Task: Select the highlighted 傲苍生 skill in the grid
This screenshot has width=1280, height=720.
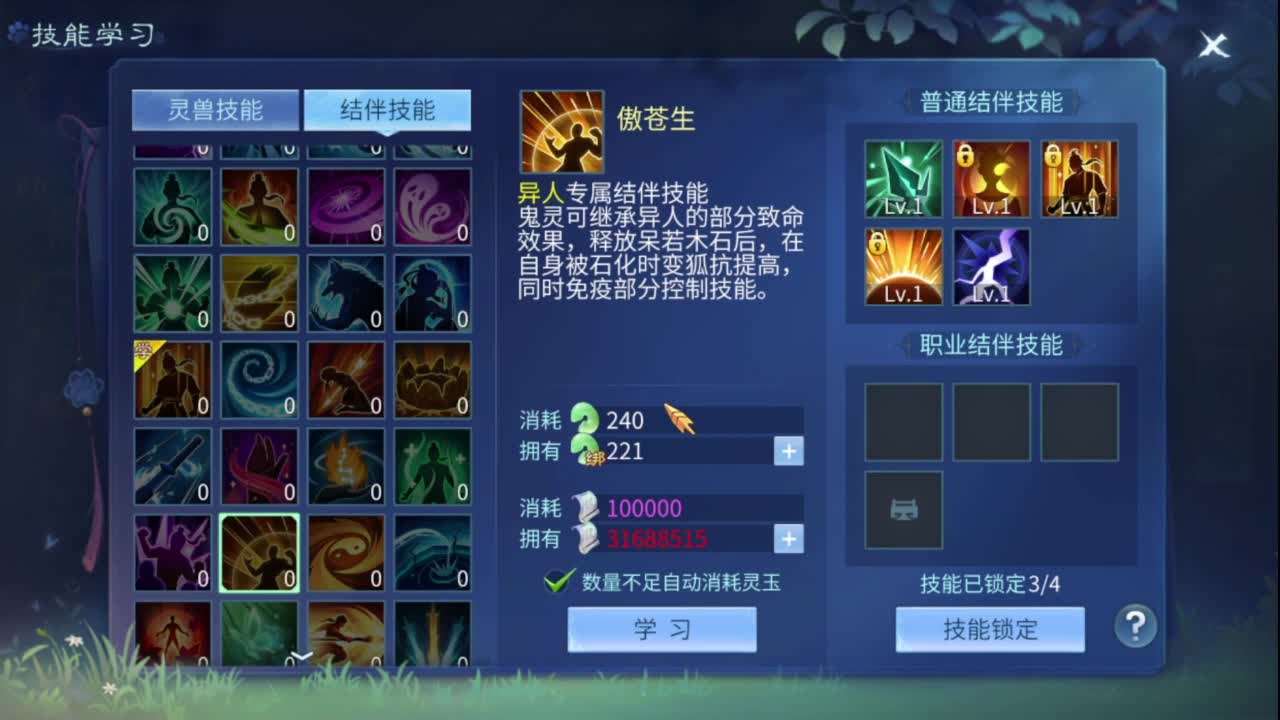Action: click(258, 553)
